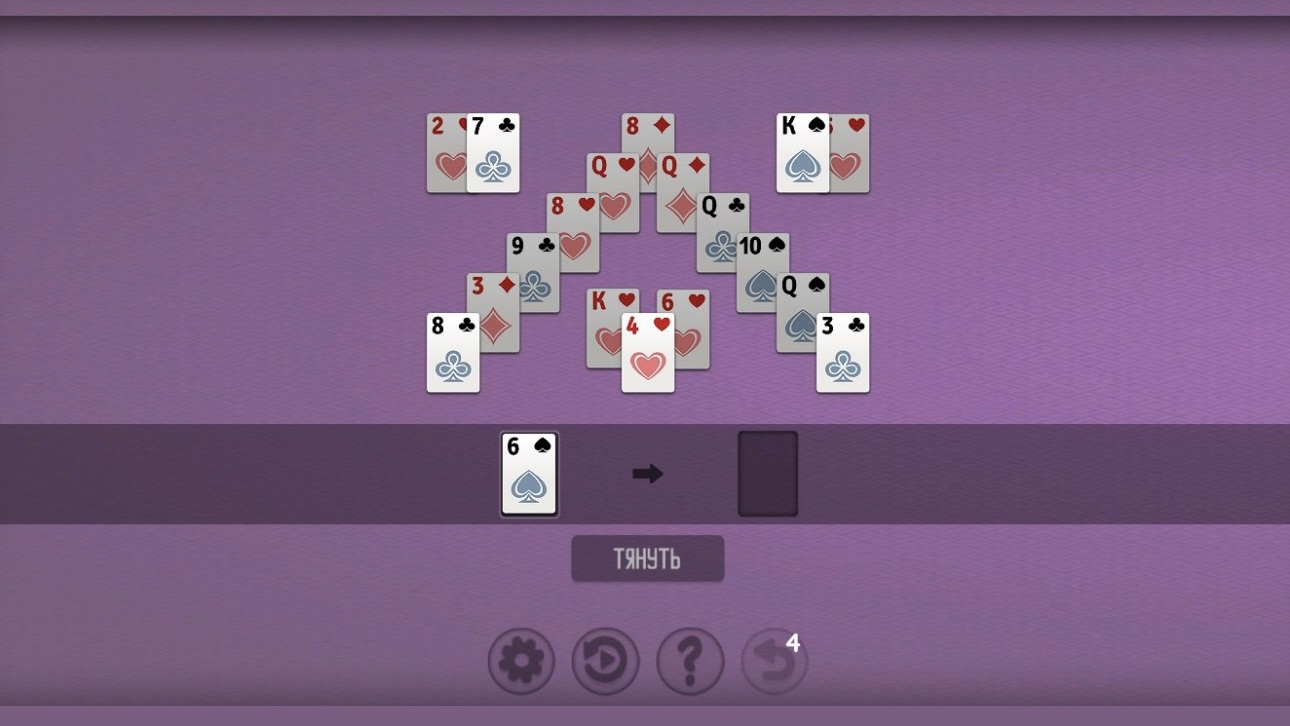Pick the 3 of clubs card

[842, 355]
